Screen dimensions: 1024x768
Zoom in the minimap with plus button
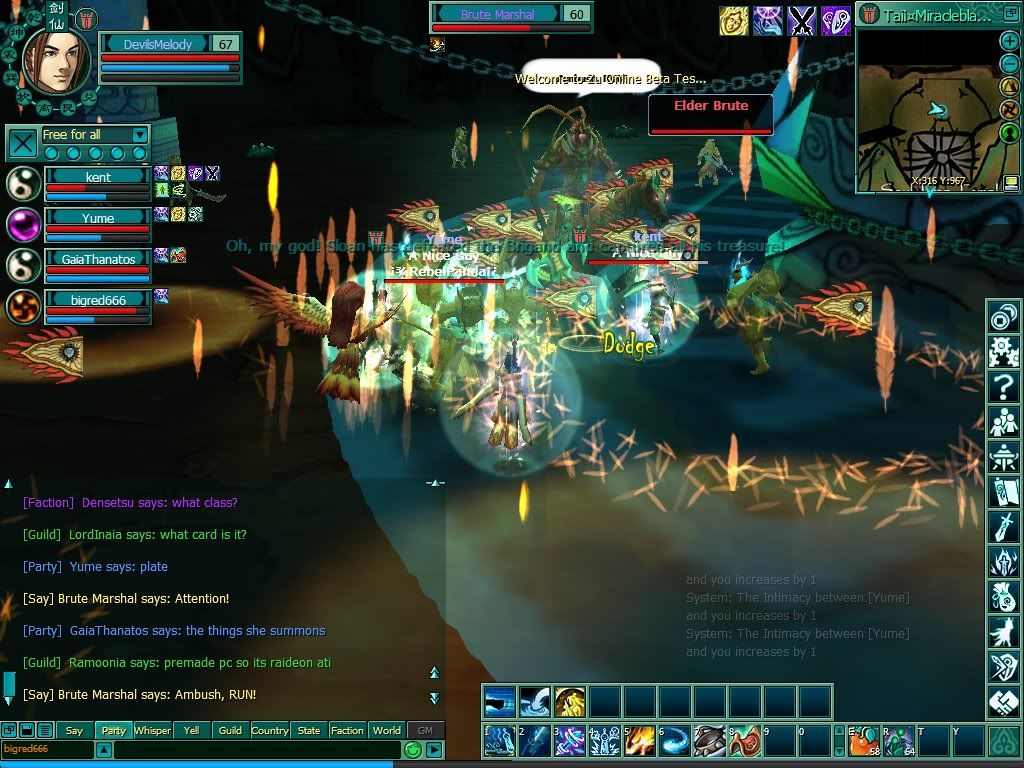(x=1009, y=42)
